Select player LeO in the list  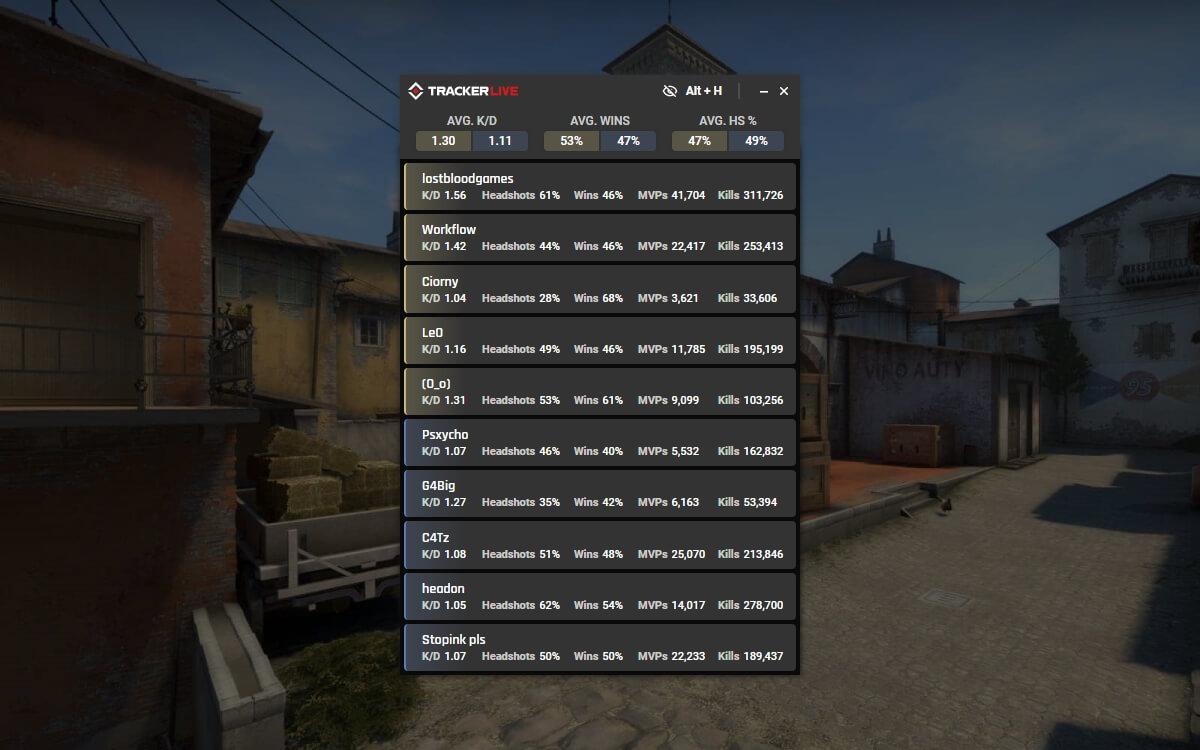point(600,341)
